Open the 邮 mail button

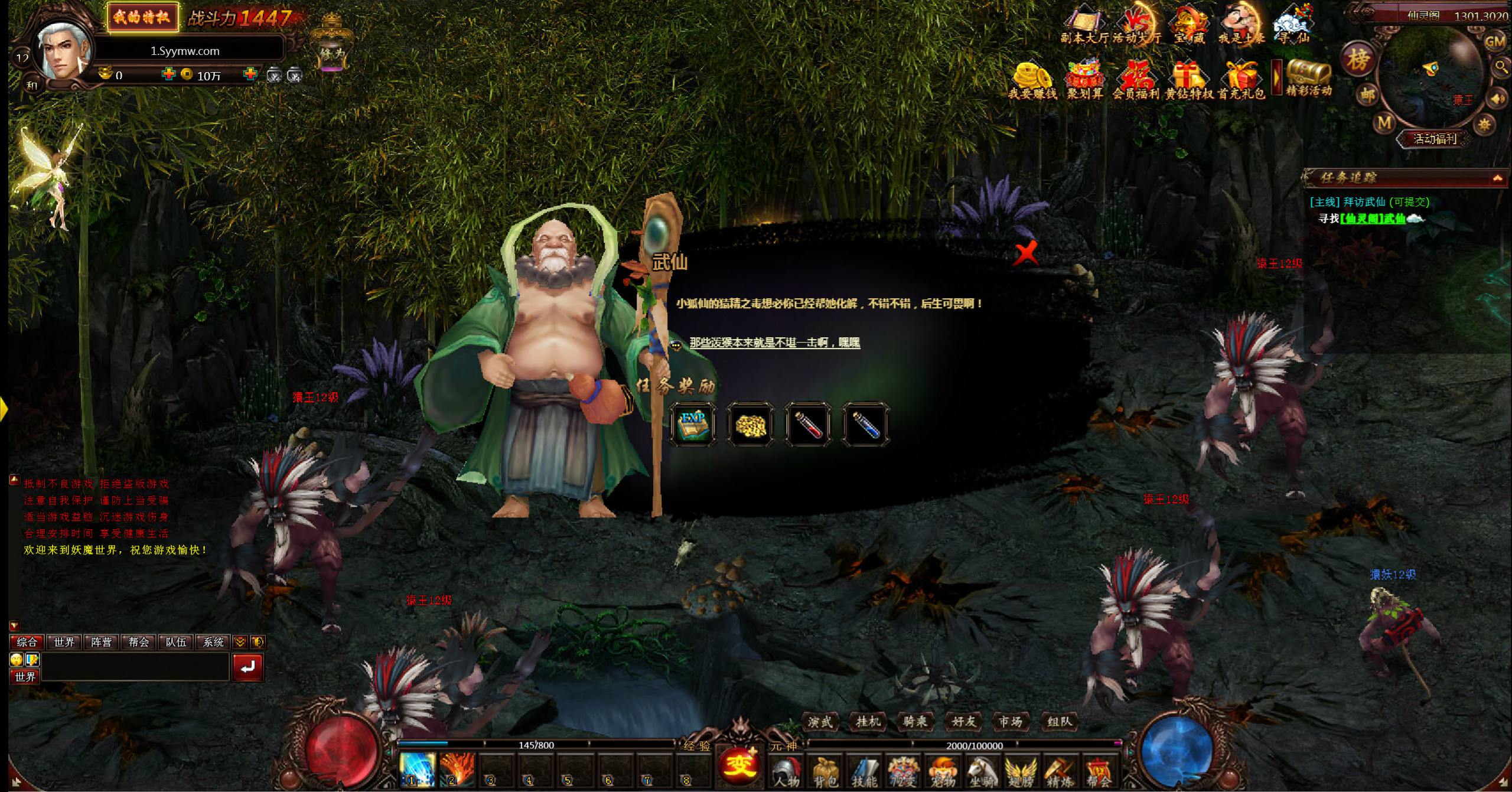click(x=1367, y=94)
